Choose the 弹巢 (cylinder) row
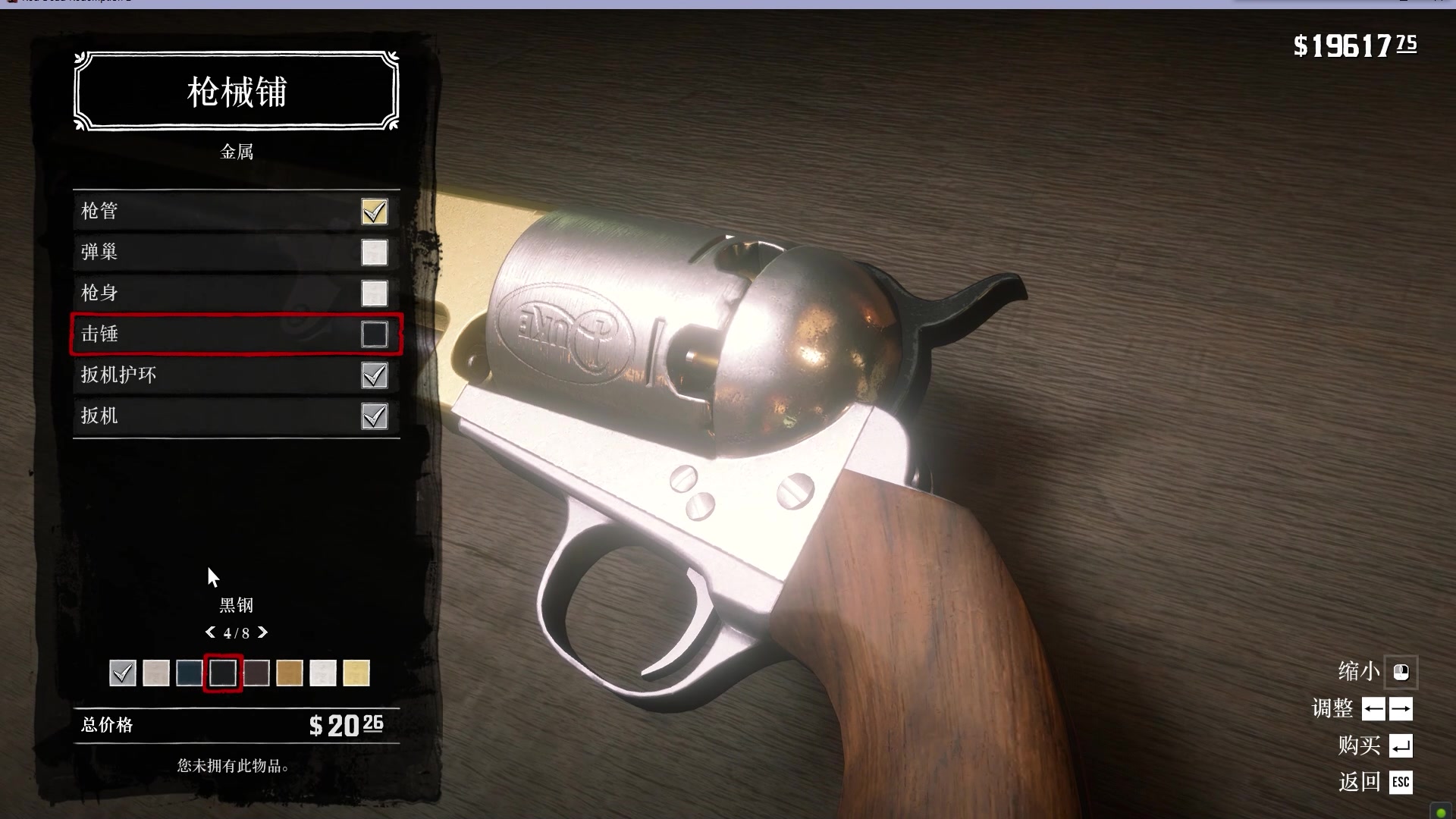1456x819 pixels. click(236, 253)
